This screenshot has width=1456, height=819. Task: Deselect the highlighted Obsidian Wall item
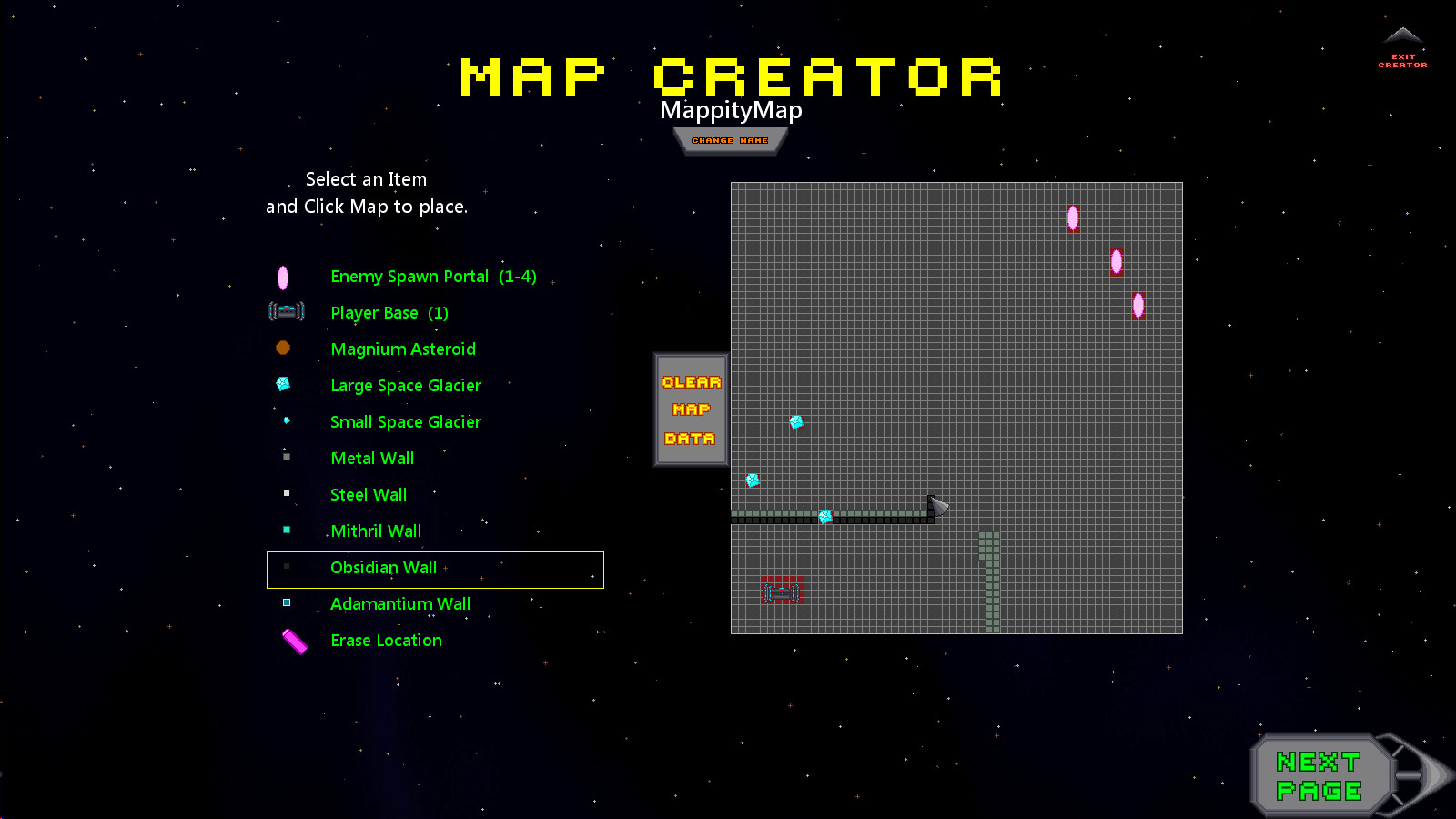384,567
